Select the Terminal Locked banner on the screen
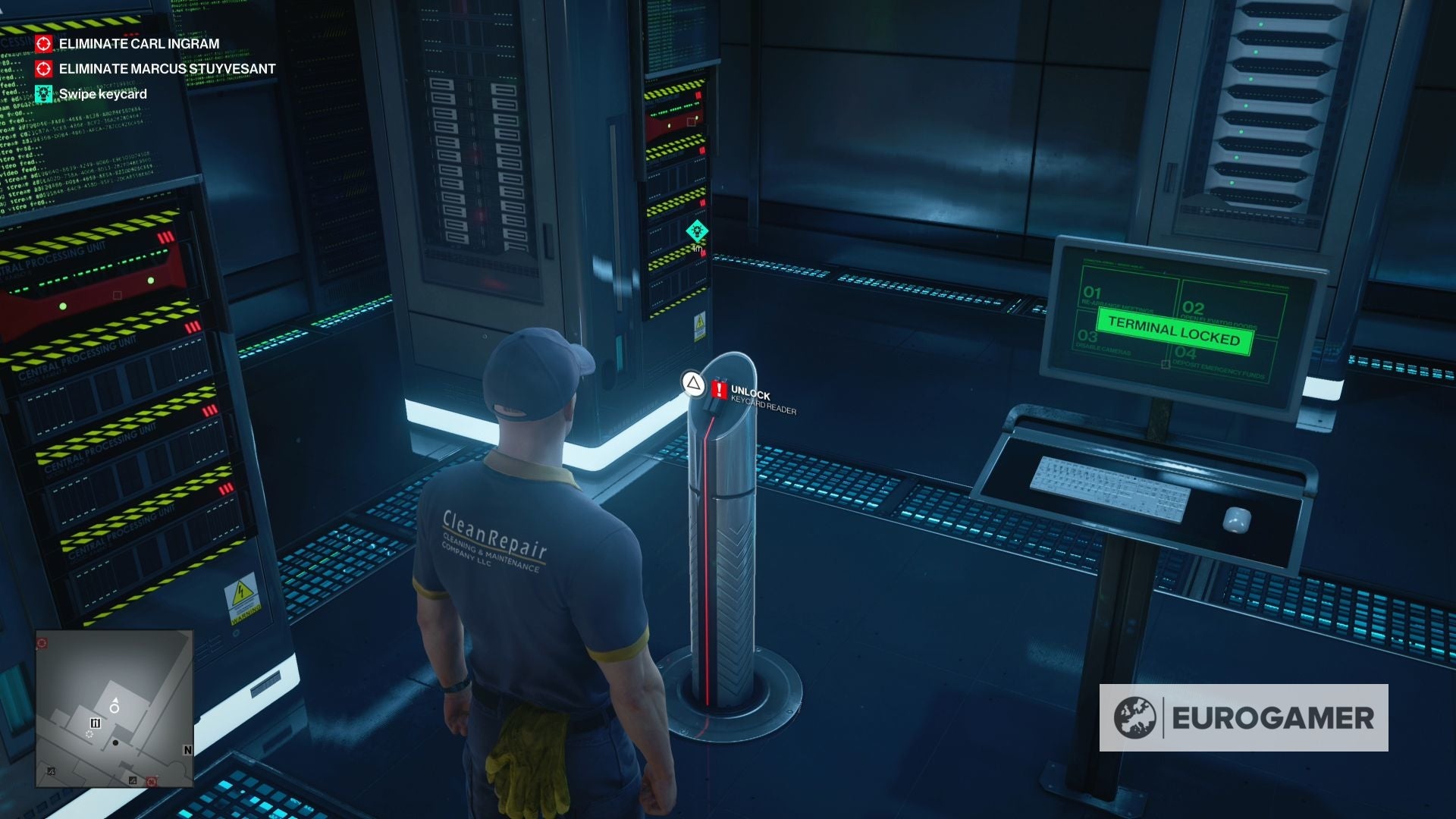Viewport: 1456px width, 819px height. tap(1174, 331)
